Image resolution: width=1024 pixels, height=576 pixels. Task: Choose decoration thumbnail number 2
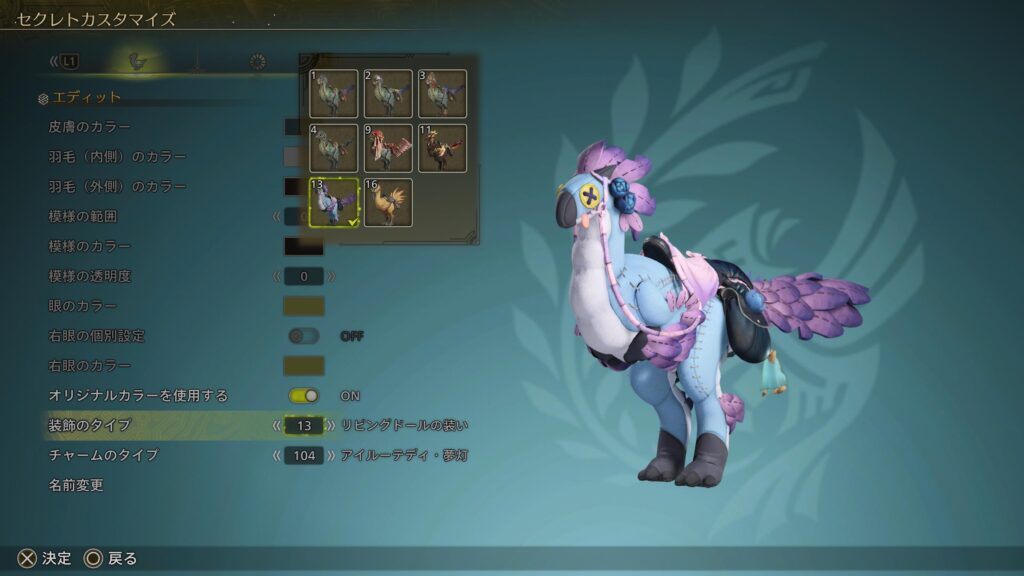tap(388, 93)
